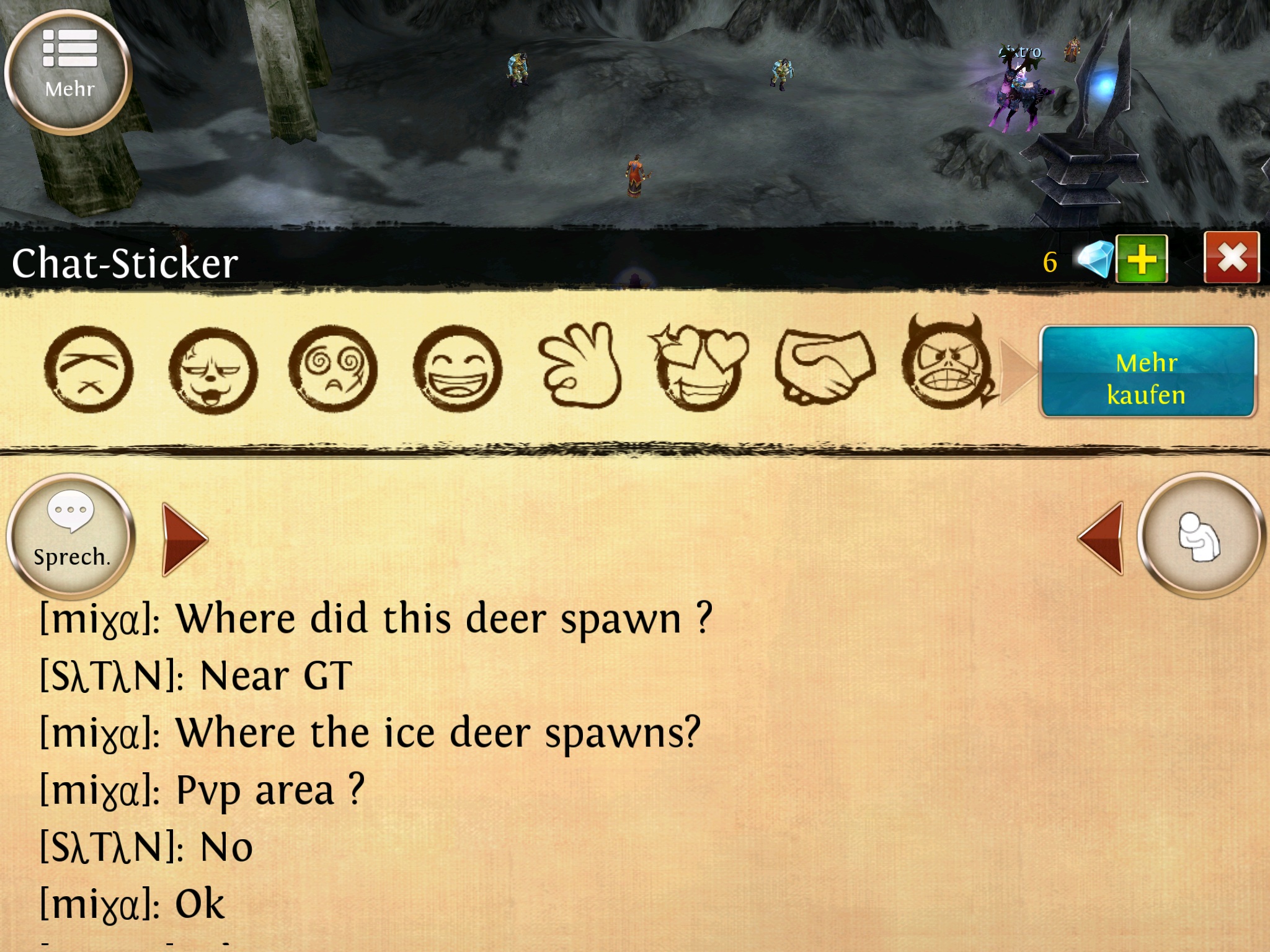Pick the OK hand gesture sticker

click(580, 367)
